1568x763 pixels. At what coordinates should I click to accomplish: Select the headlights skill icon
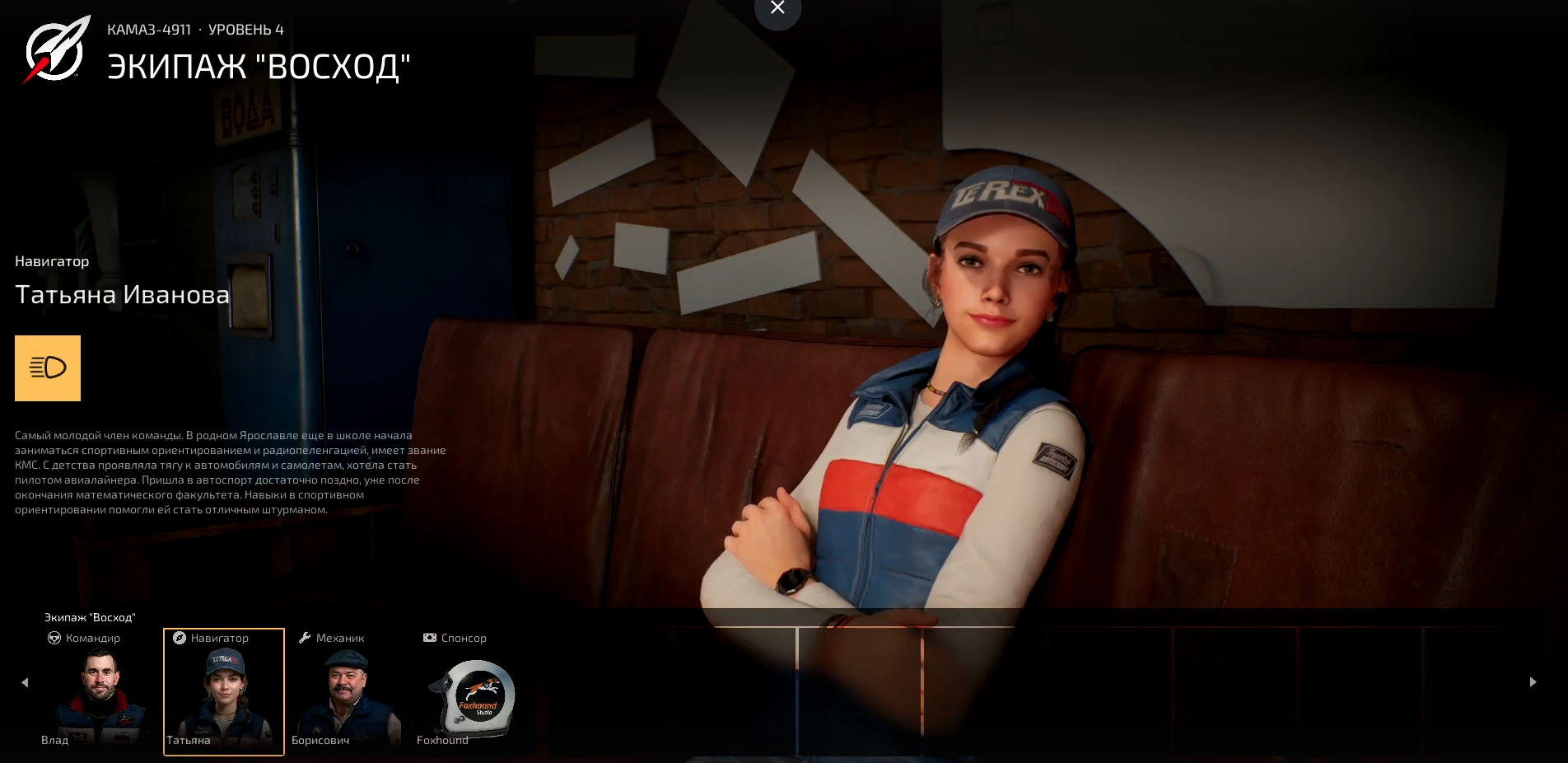point(48,367)
